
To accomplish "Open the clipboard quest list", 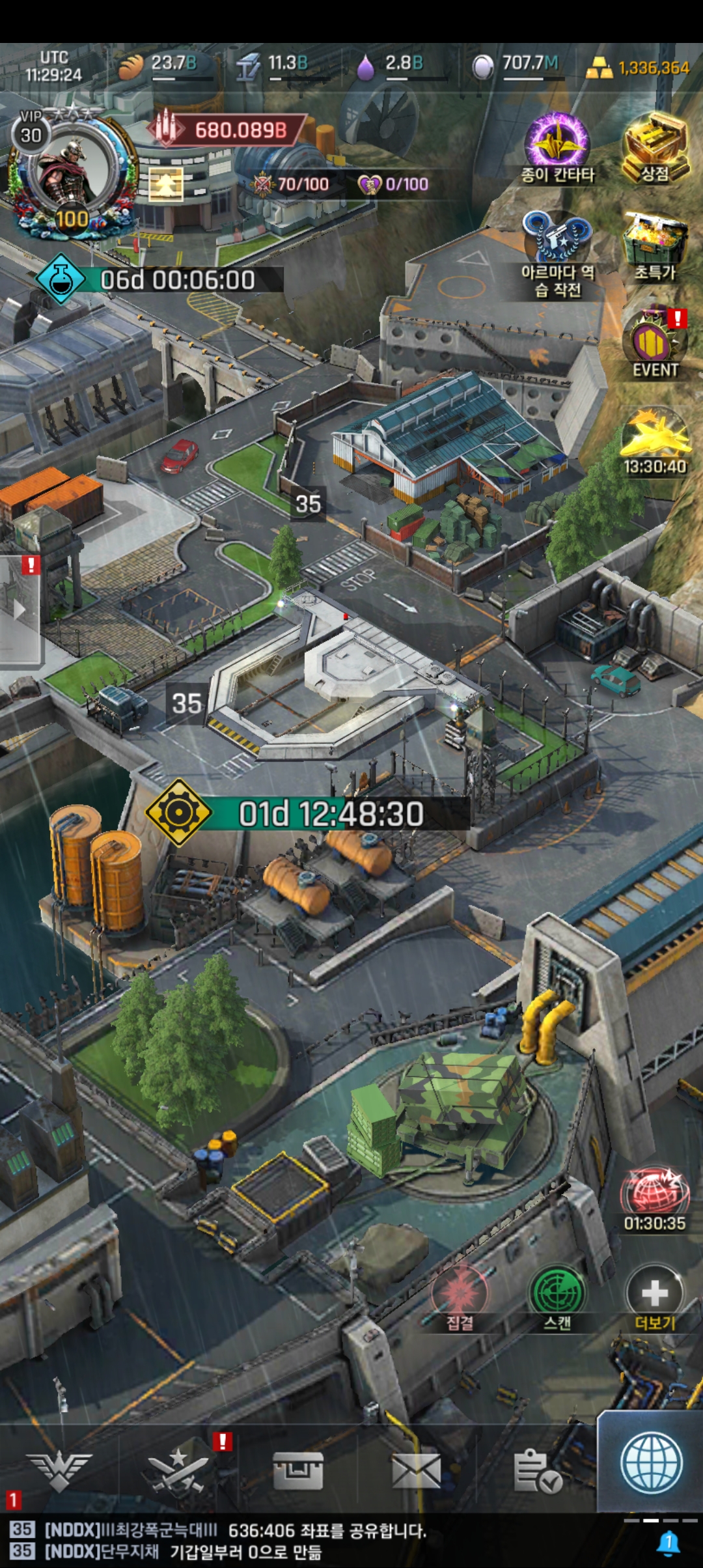I will click(537, 1470).
